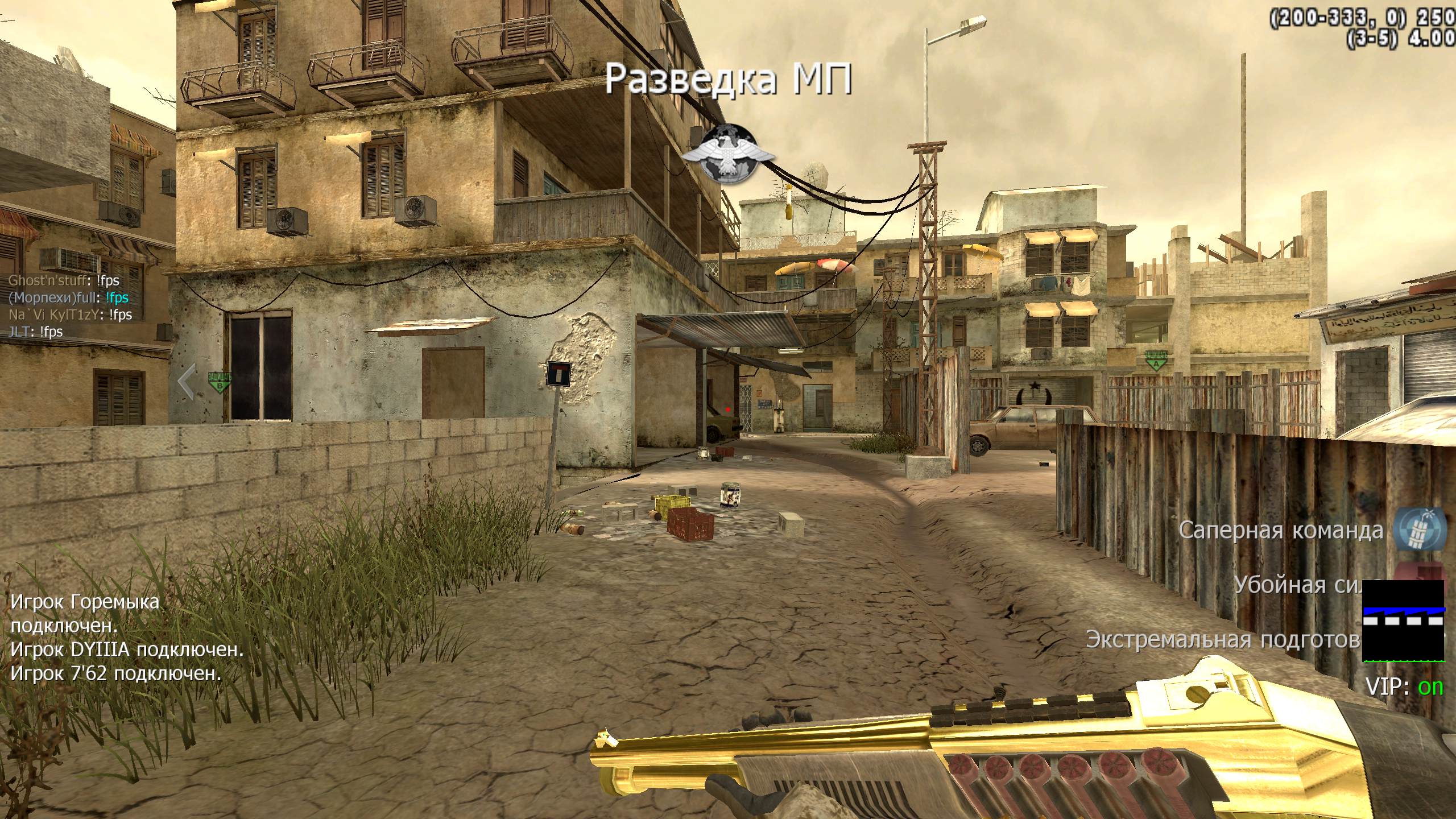Select the Защищать A objective marker
Screen dimensions: 1456x819
pyautogui.click(x=1155, y=360)
